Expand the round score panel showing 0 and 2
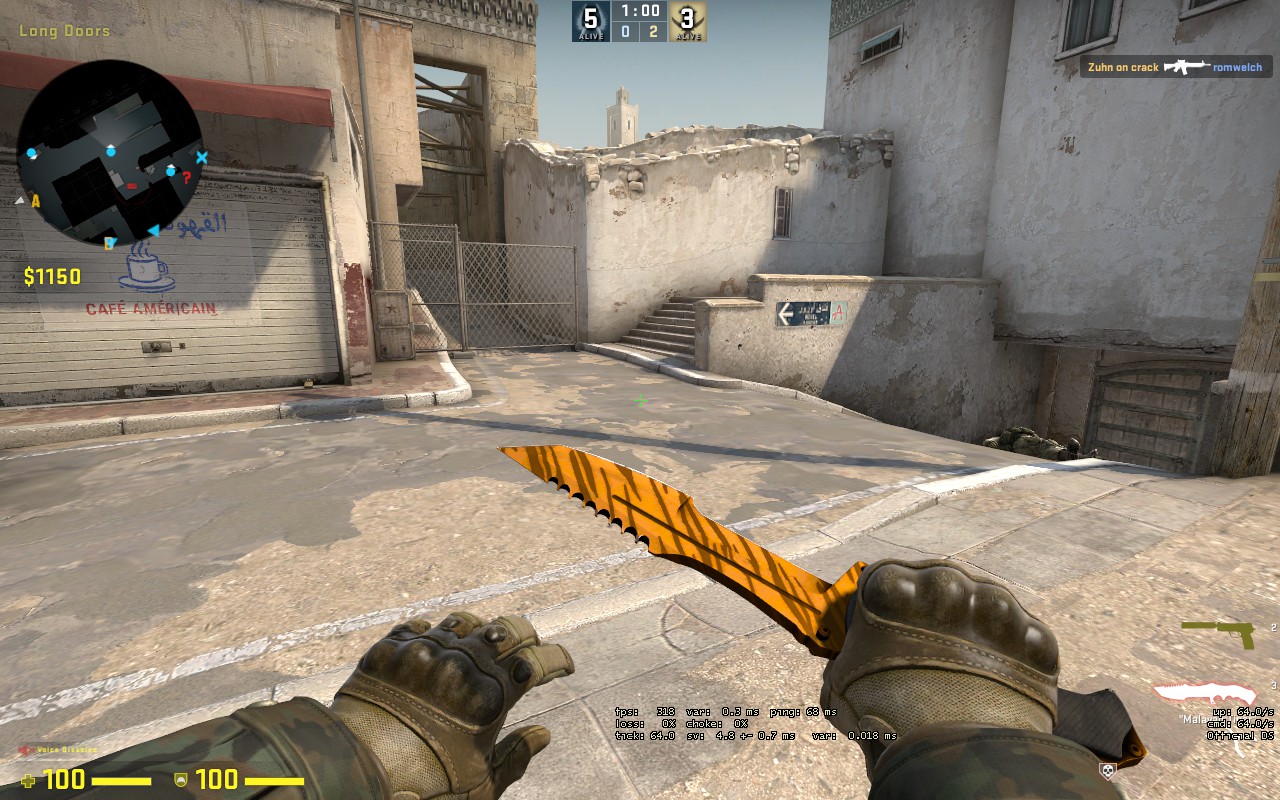Screen dimensions: 1280x800 (x=638, y=32)
